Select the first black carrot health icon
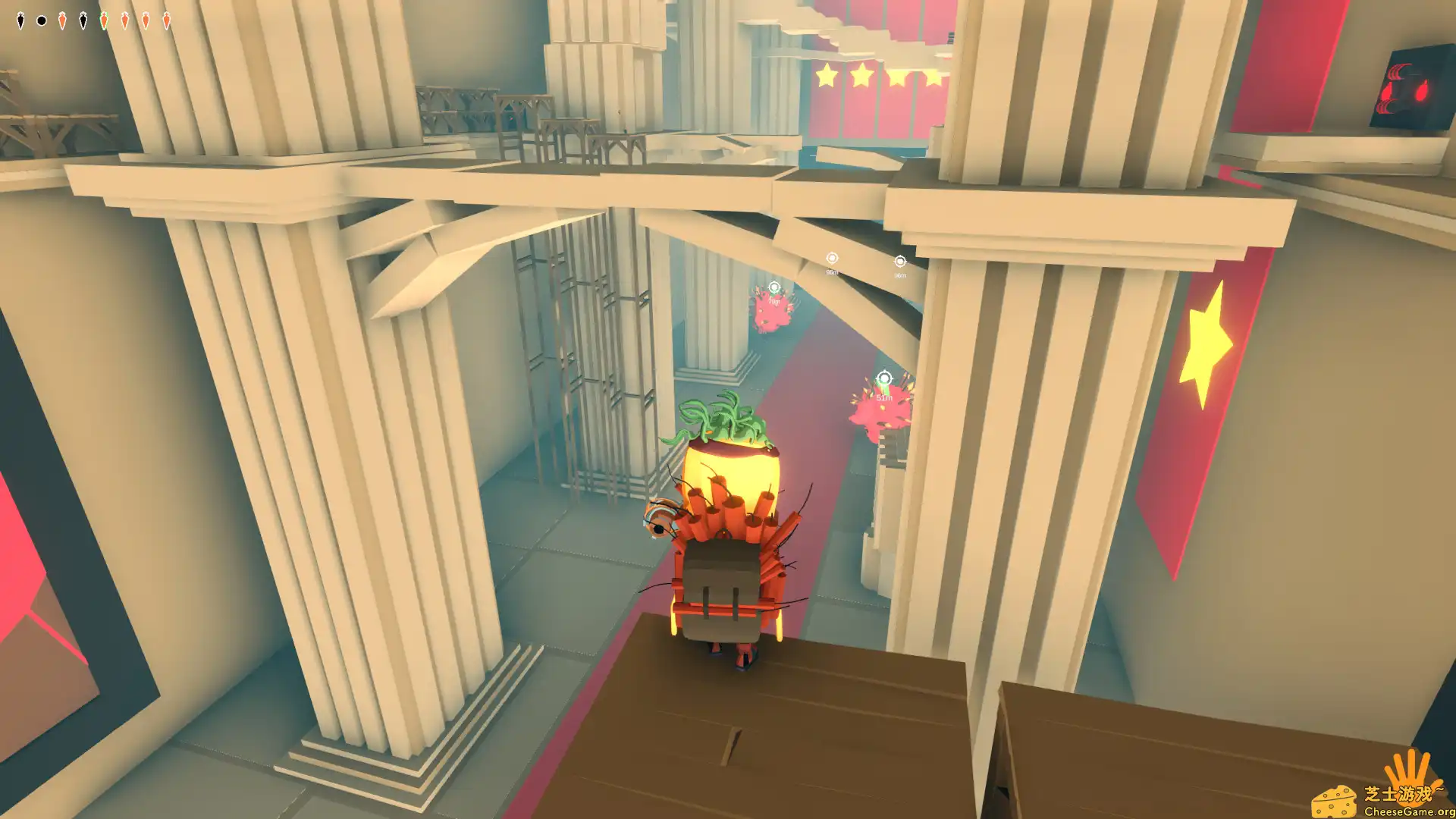1456x819 pixels. pos(20,20)
